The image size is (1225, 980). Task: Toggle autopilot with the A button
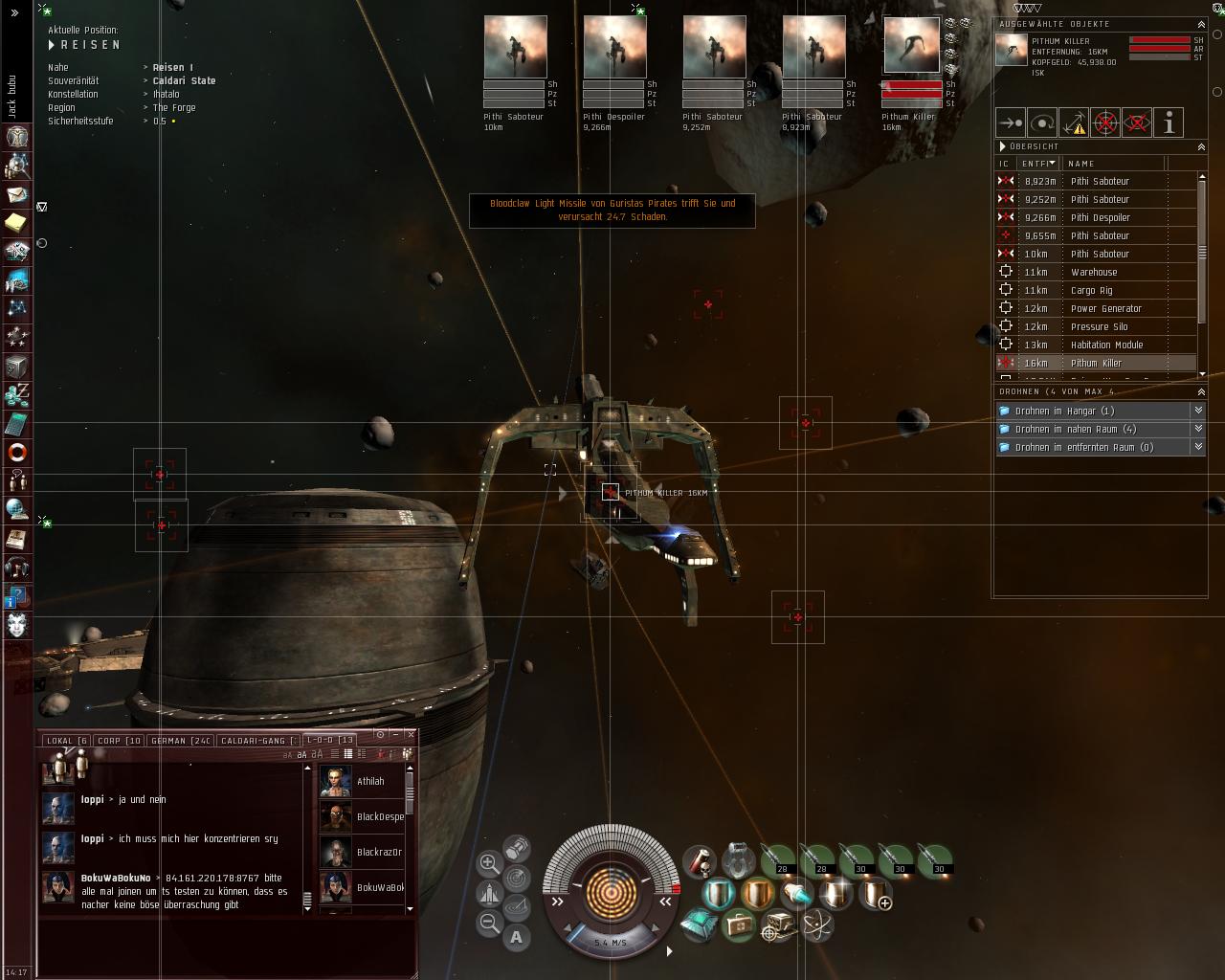pyautogui.click(x=517, y=937)
